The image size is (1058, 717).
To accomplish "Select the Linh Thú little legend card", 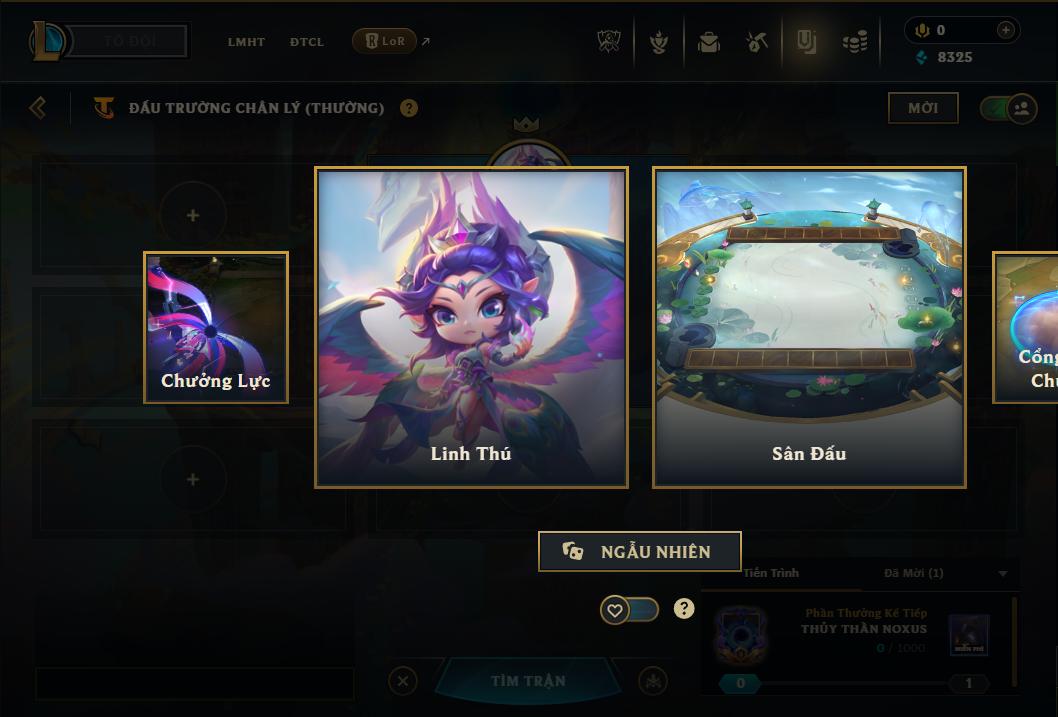I will [x=471, y=327].
